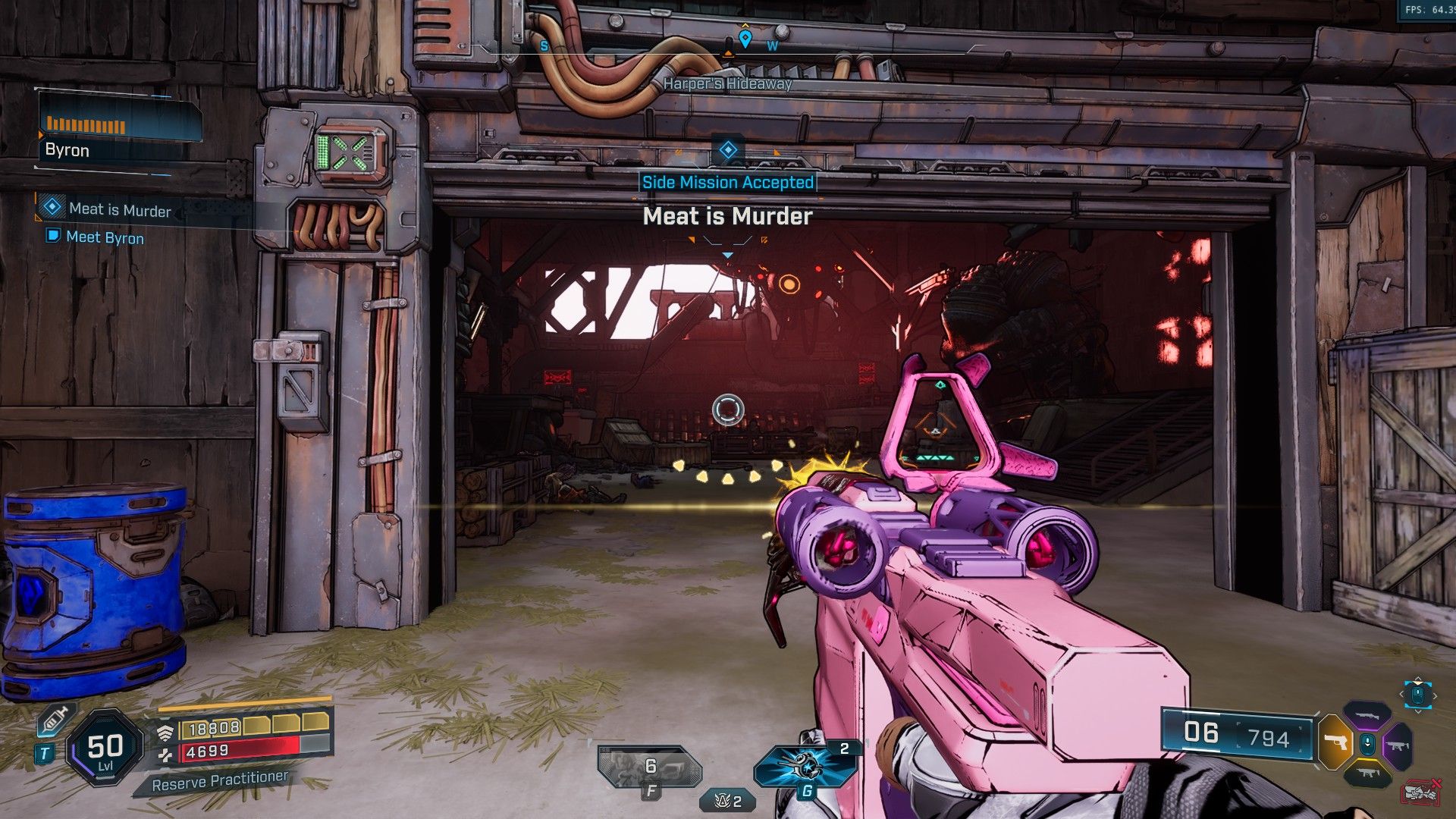Select the pistol weapon slot
This screenshot has width=1456, height=819.
click(x=1334, y=742)
